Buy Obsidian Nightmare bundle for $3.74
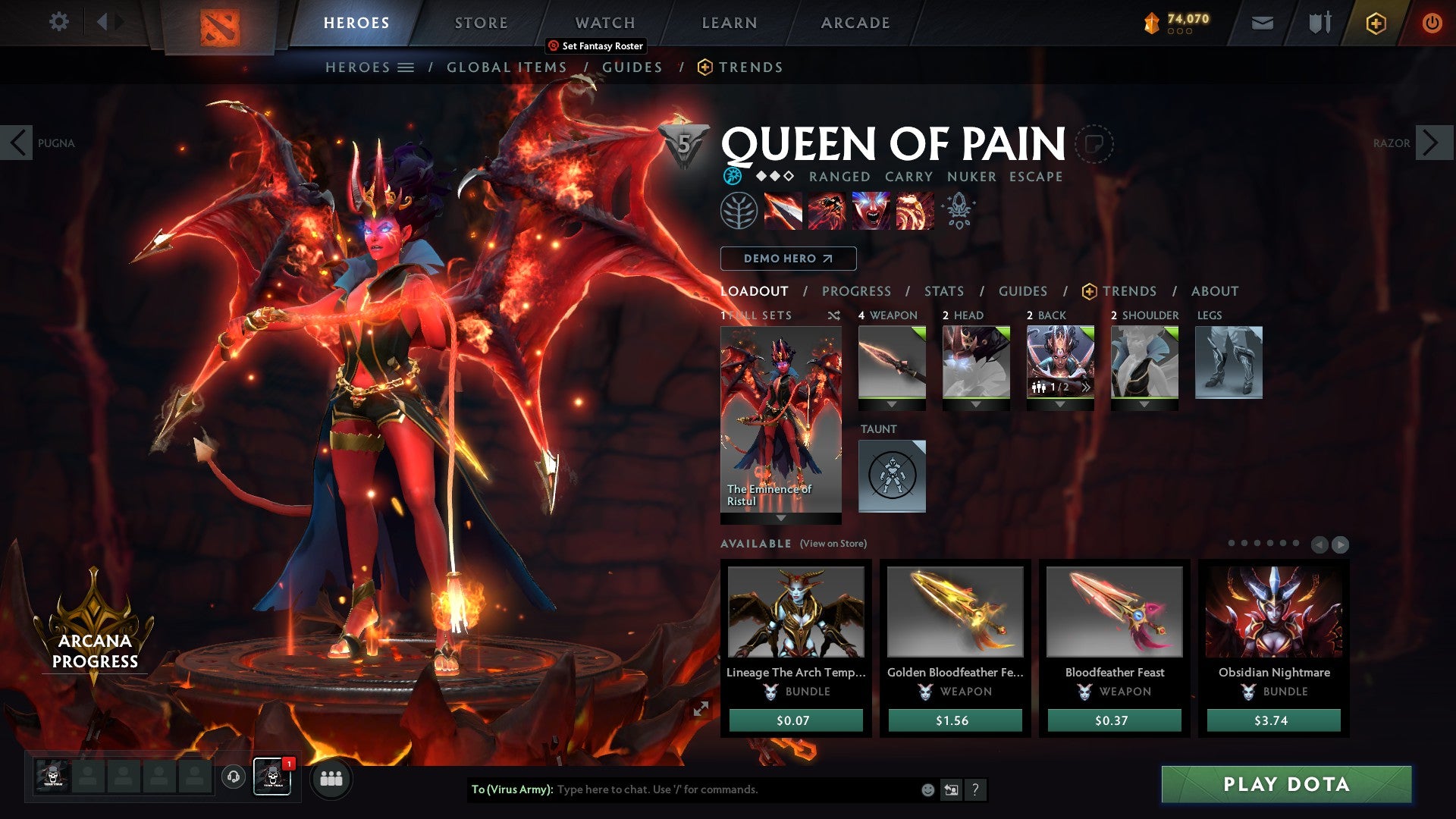 [1273, 720]
